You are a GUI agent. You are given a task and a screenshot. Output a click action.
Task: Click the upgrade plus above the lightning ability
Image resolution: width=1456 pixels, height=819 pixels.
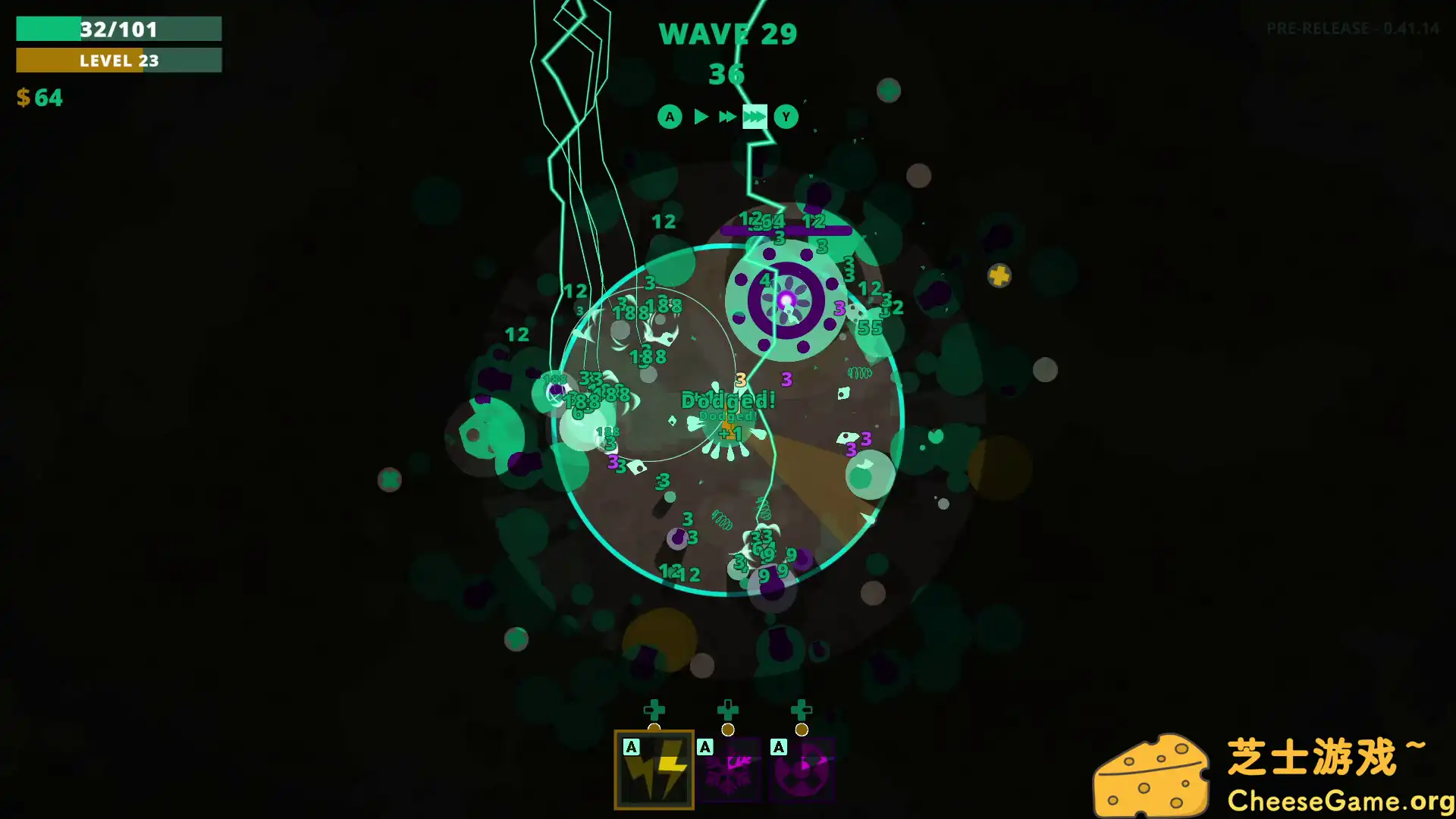pos(654,711)
